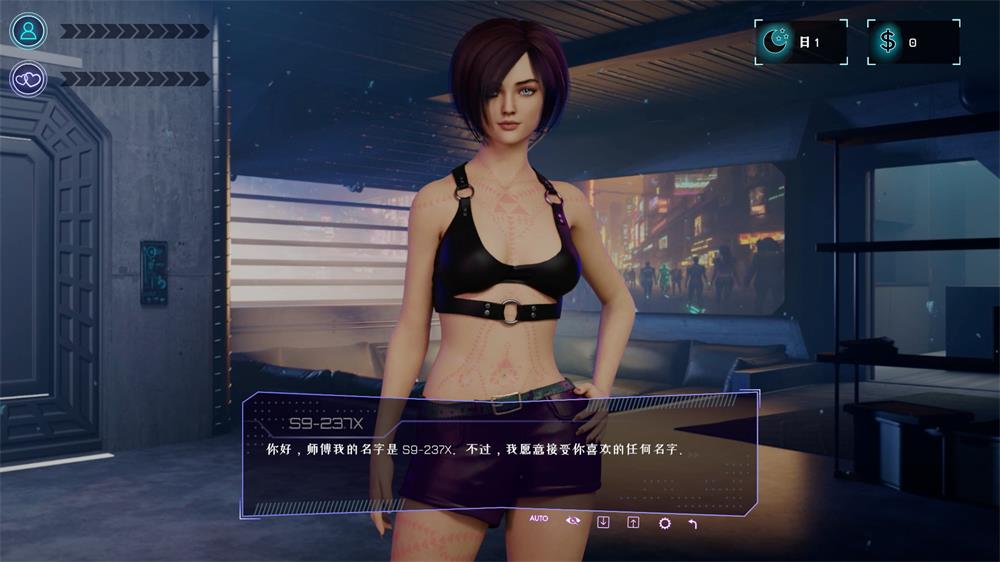Open settings via the gear icon
1000x562 pixels.
(x=664, y=522)
